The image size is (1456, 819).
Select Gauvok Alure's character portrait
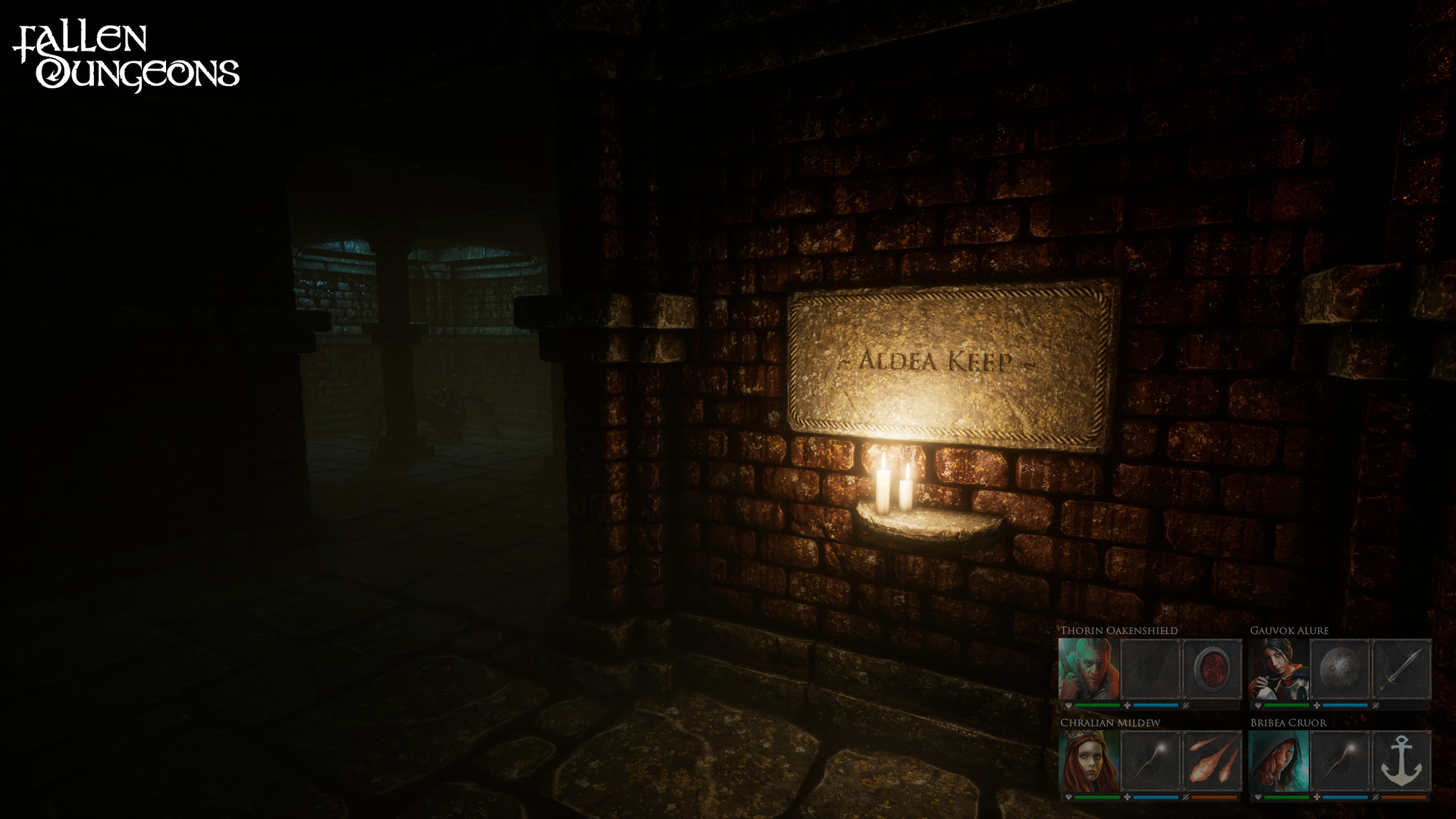tap(1278, 669)
